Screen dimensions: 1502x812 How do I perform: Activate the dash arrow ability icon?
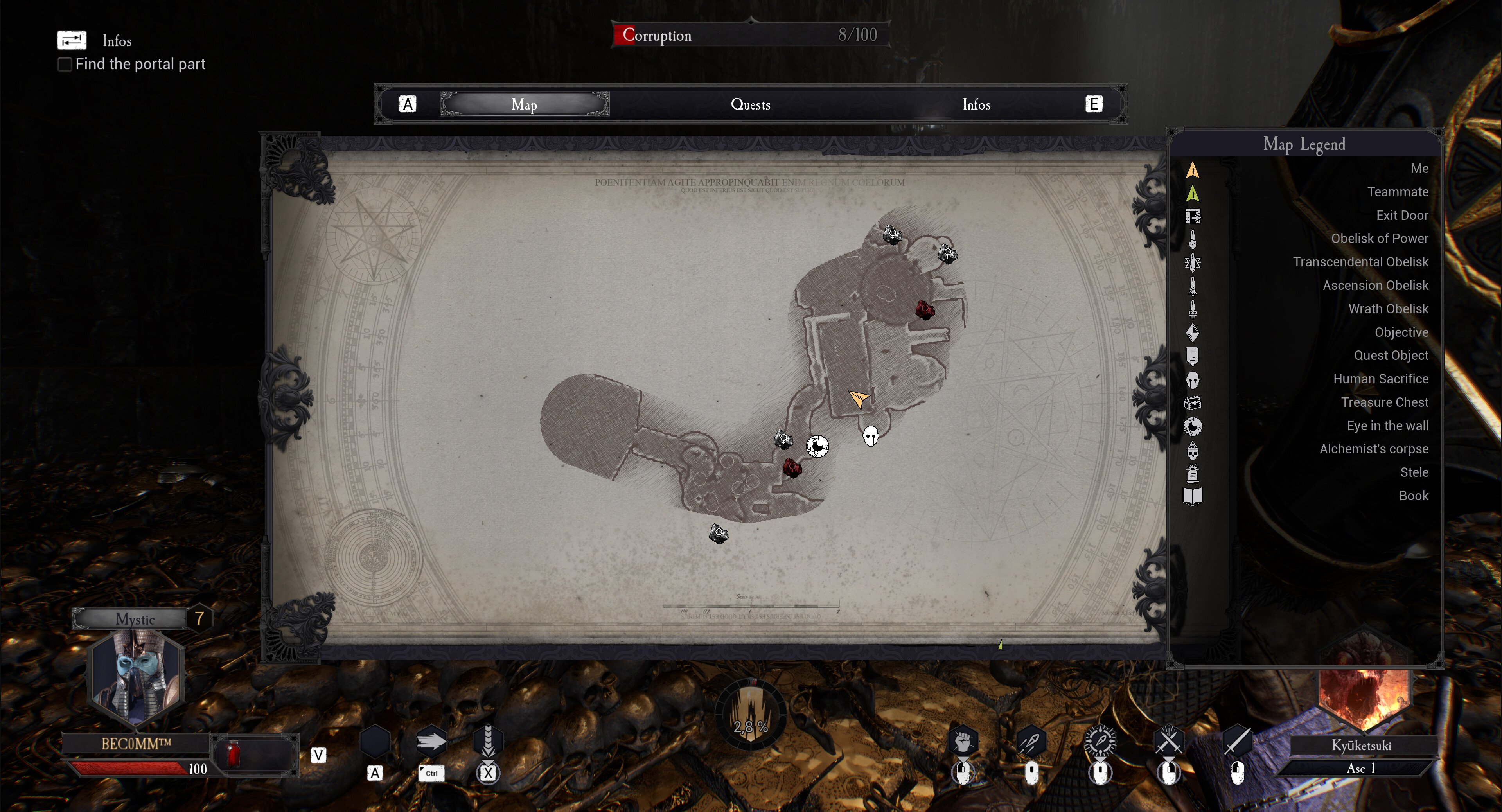tap(431, 742)
